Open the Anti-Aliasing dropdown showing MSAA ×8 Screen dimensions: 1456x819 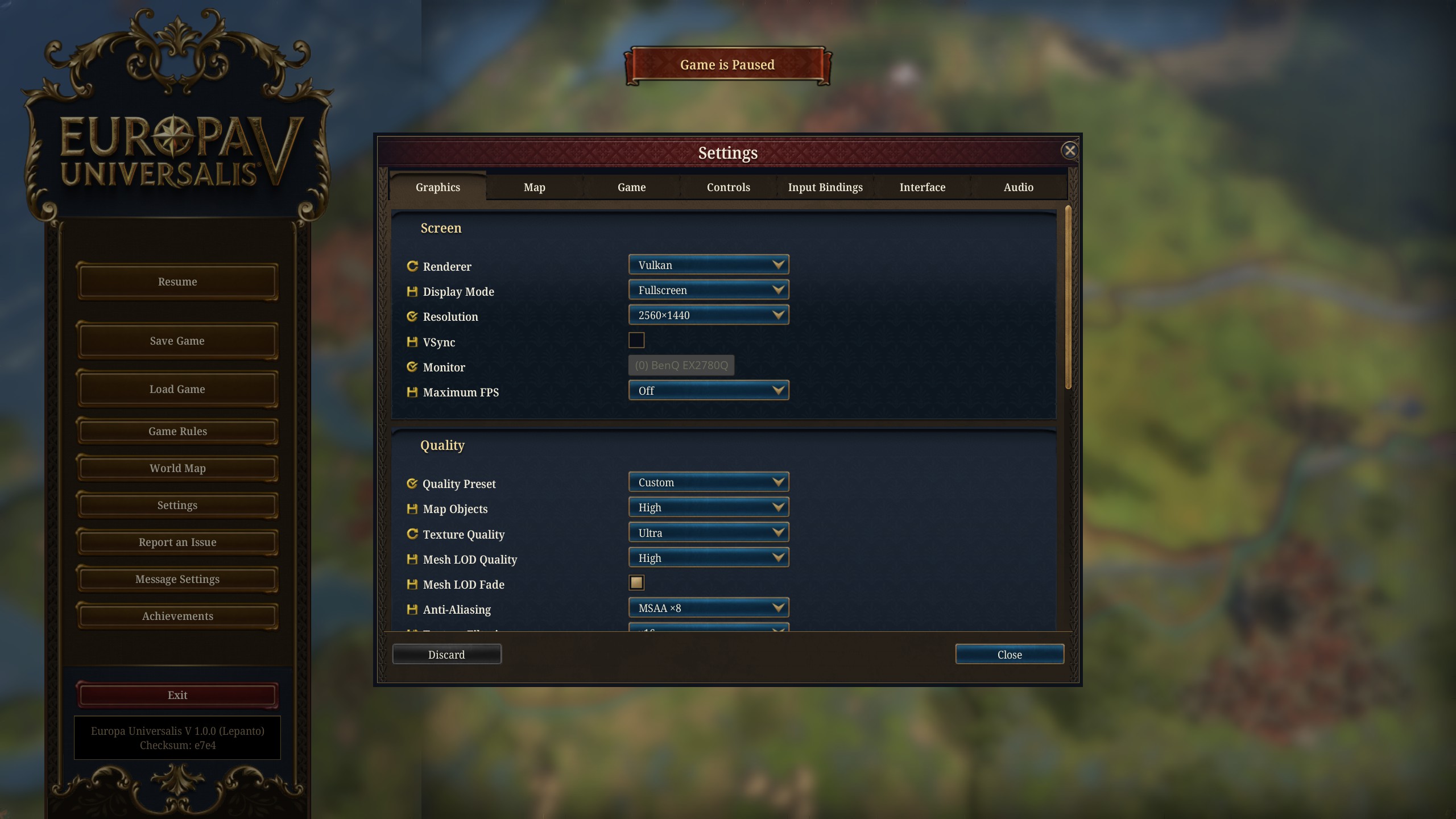click(708, 607)
